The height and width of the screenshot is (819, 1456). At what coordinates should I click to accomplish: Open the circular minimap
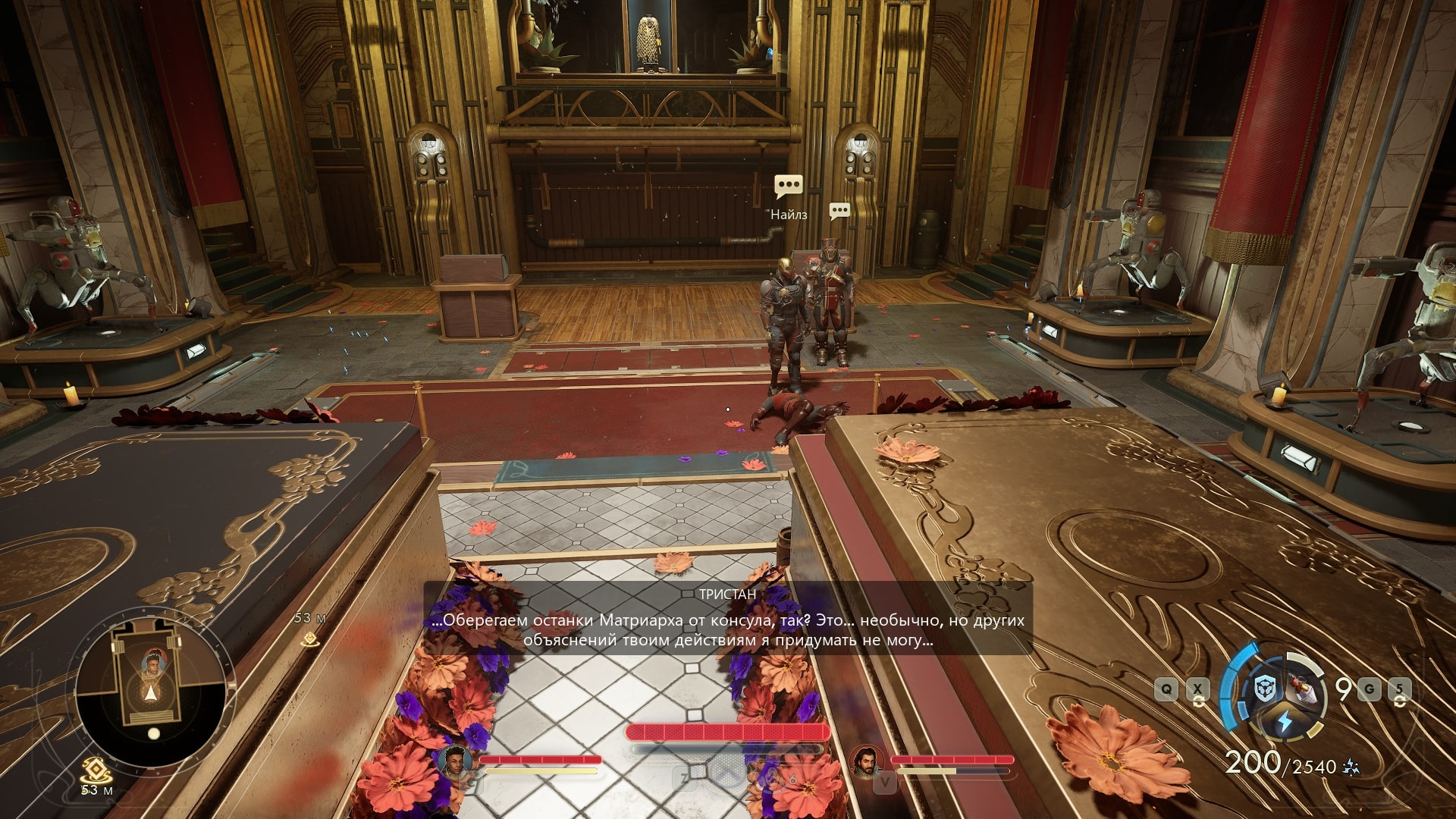(x=151, y=692)
